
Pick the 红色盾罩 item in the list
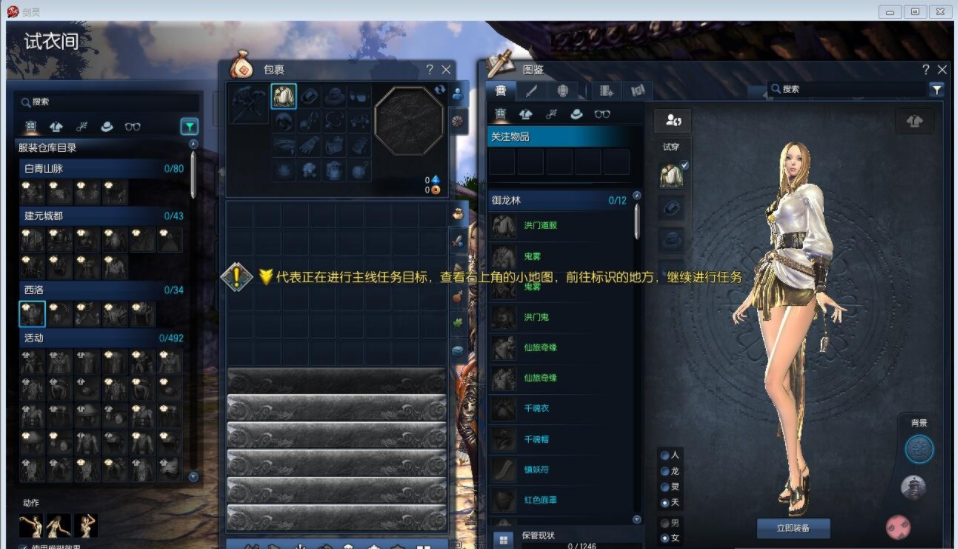coord(540,499)
